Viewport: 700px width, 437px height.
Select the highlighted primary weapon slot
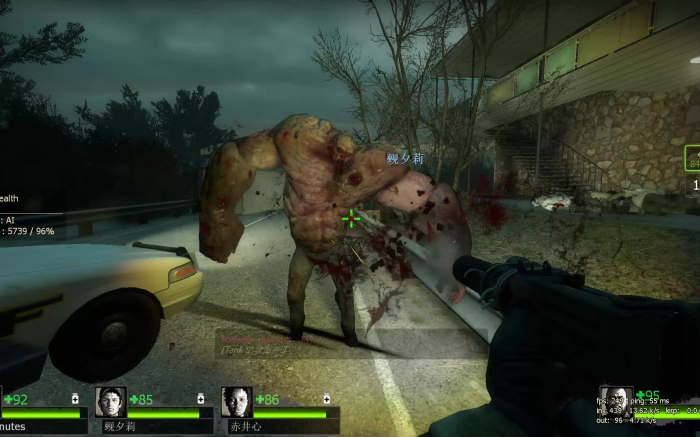(x=692, y=158)
